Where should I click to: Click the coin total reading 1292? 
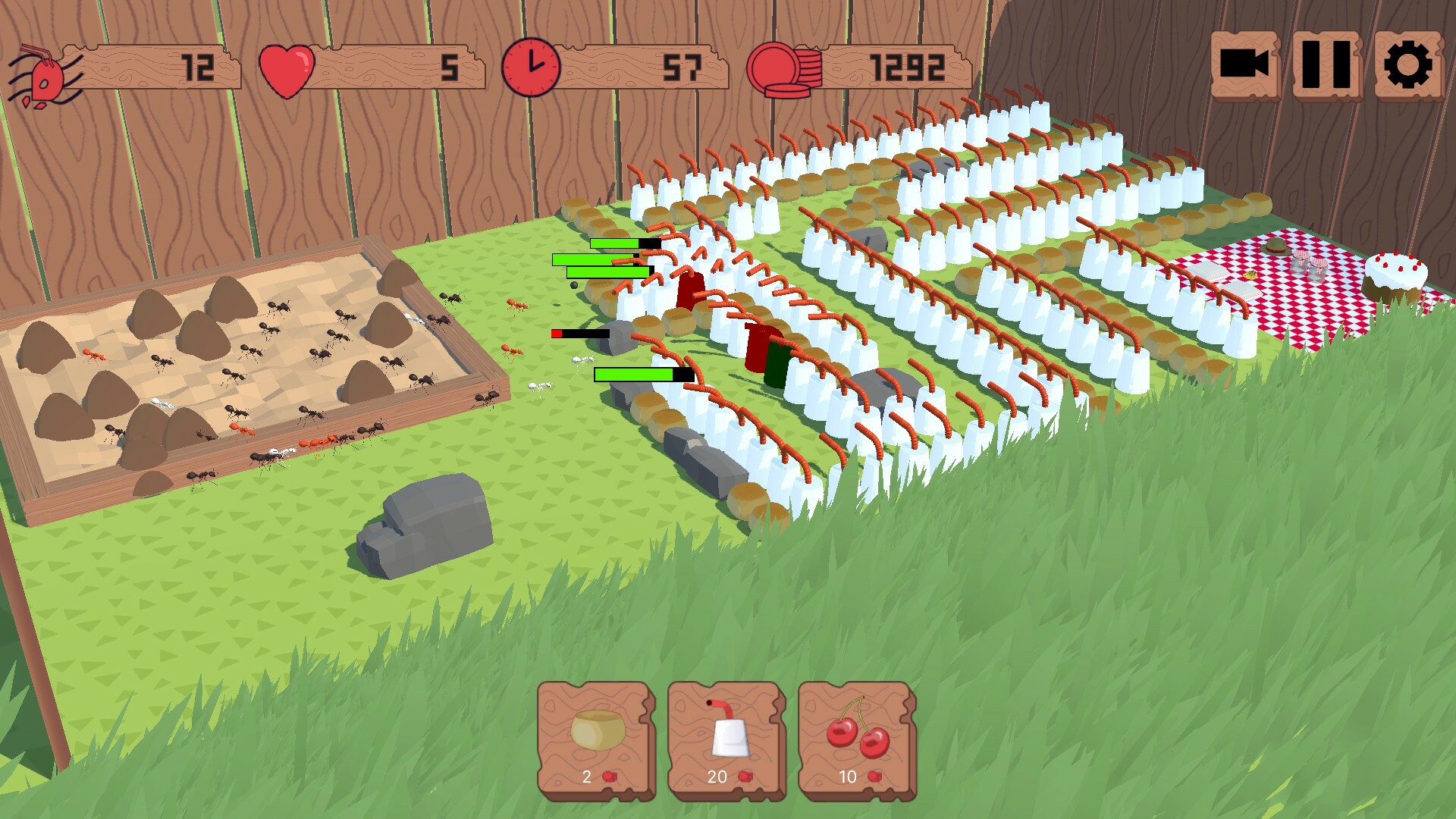point(906,68)
